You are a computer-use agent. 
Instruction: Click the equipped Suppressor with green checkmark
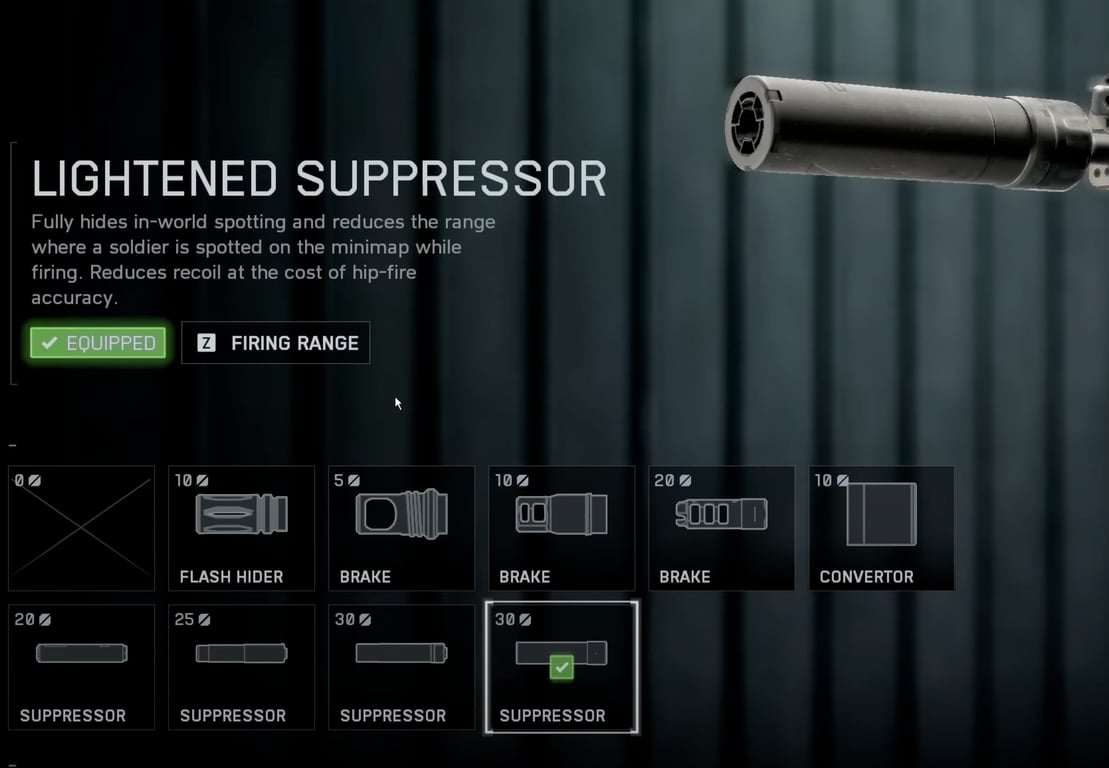pyautogui.click(x=562, y=667)
